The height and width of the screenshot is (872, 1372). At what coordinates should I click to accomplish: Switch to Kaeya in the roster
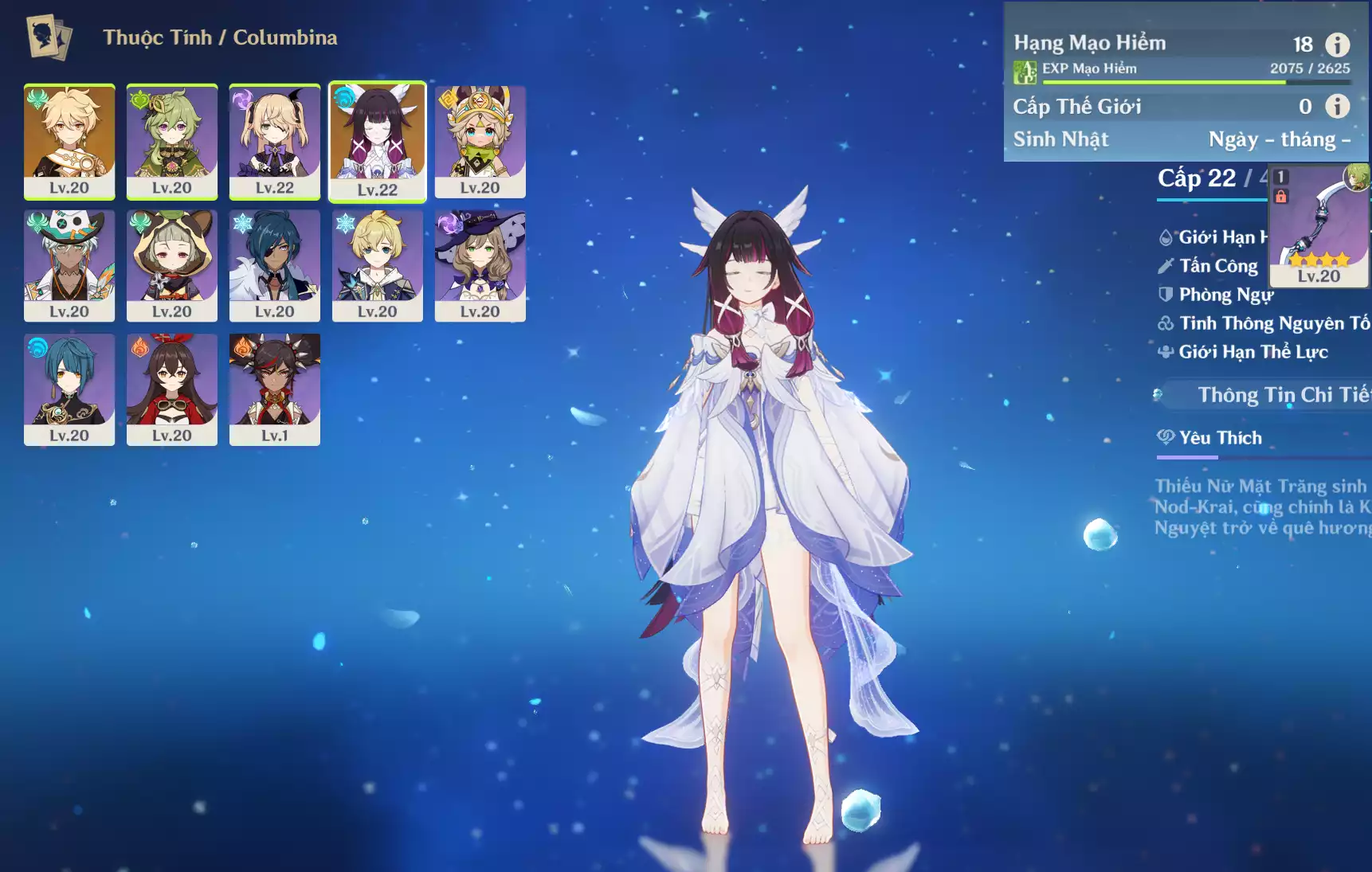point(275,265)
